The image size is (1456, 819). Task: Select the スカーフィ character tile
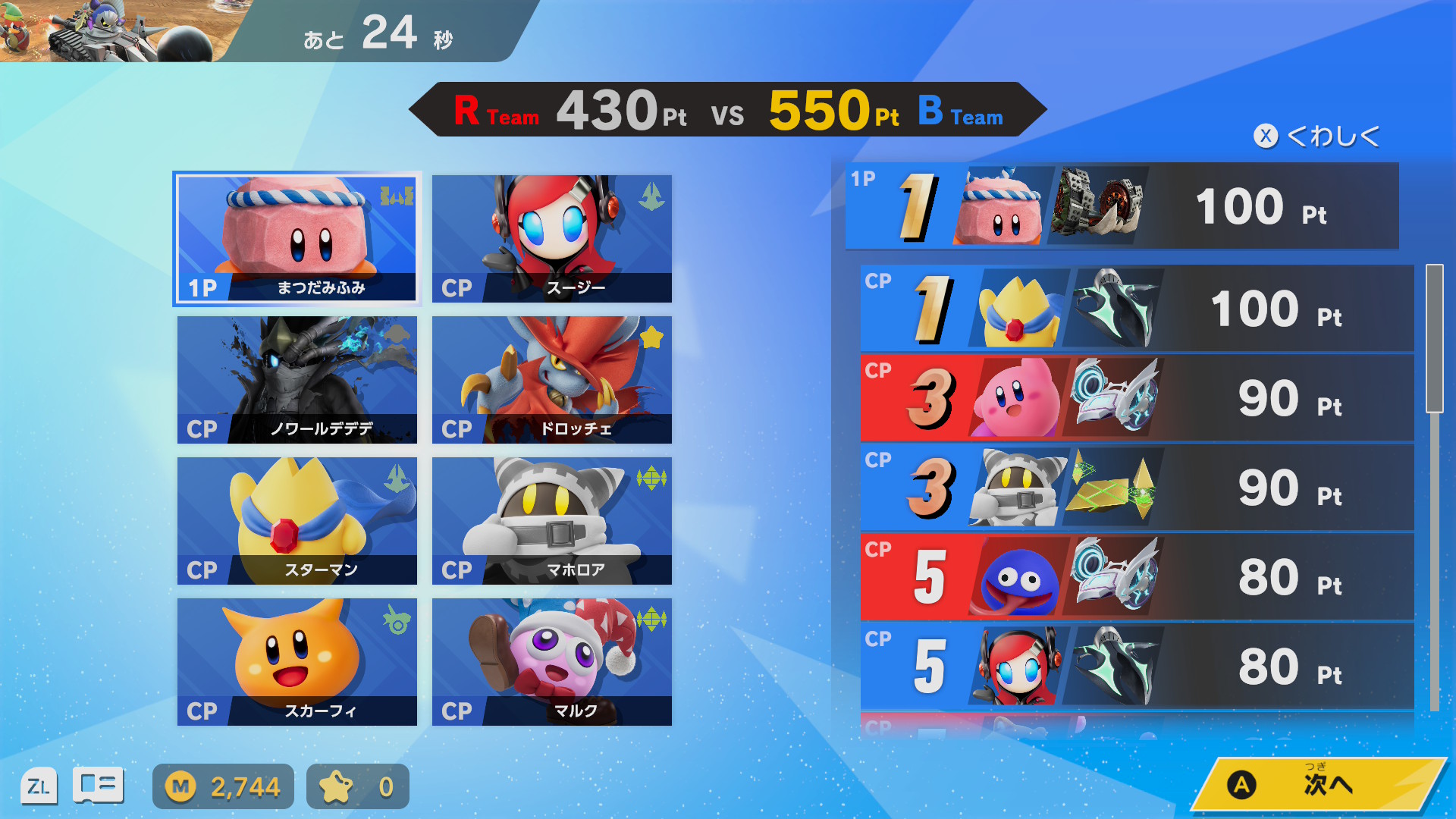pos(297,662)
